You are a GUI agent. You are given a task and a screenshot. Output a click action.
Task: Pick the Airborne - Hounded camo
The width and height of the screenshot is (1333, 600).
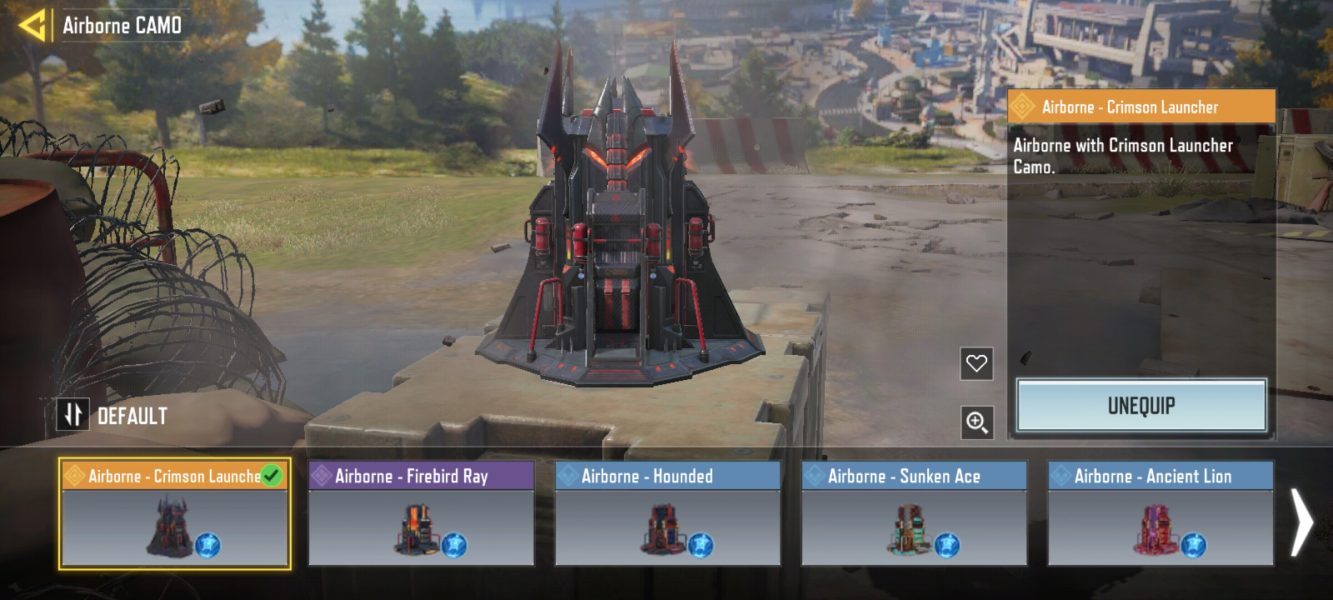pos(668,514)
